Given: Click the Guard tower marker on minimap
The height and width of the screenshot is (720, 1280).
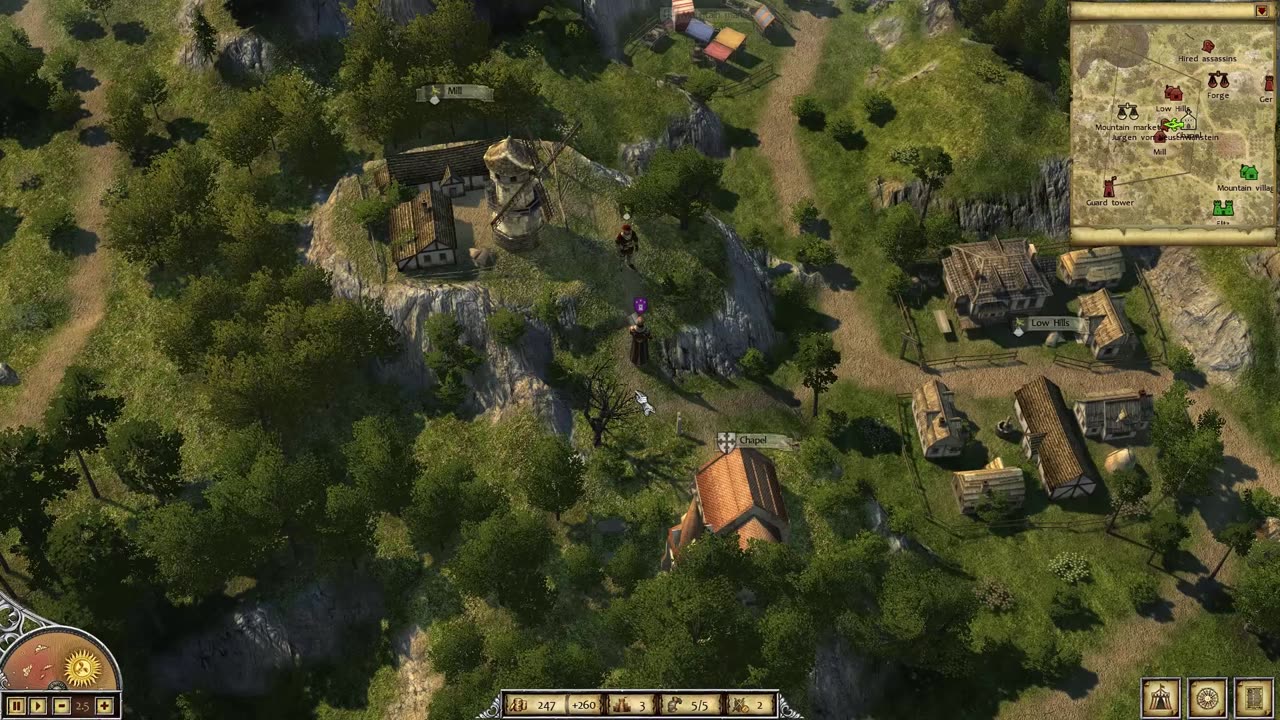Looking at the screenshot, I should pos(1109,187).
